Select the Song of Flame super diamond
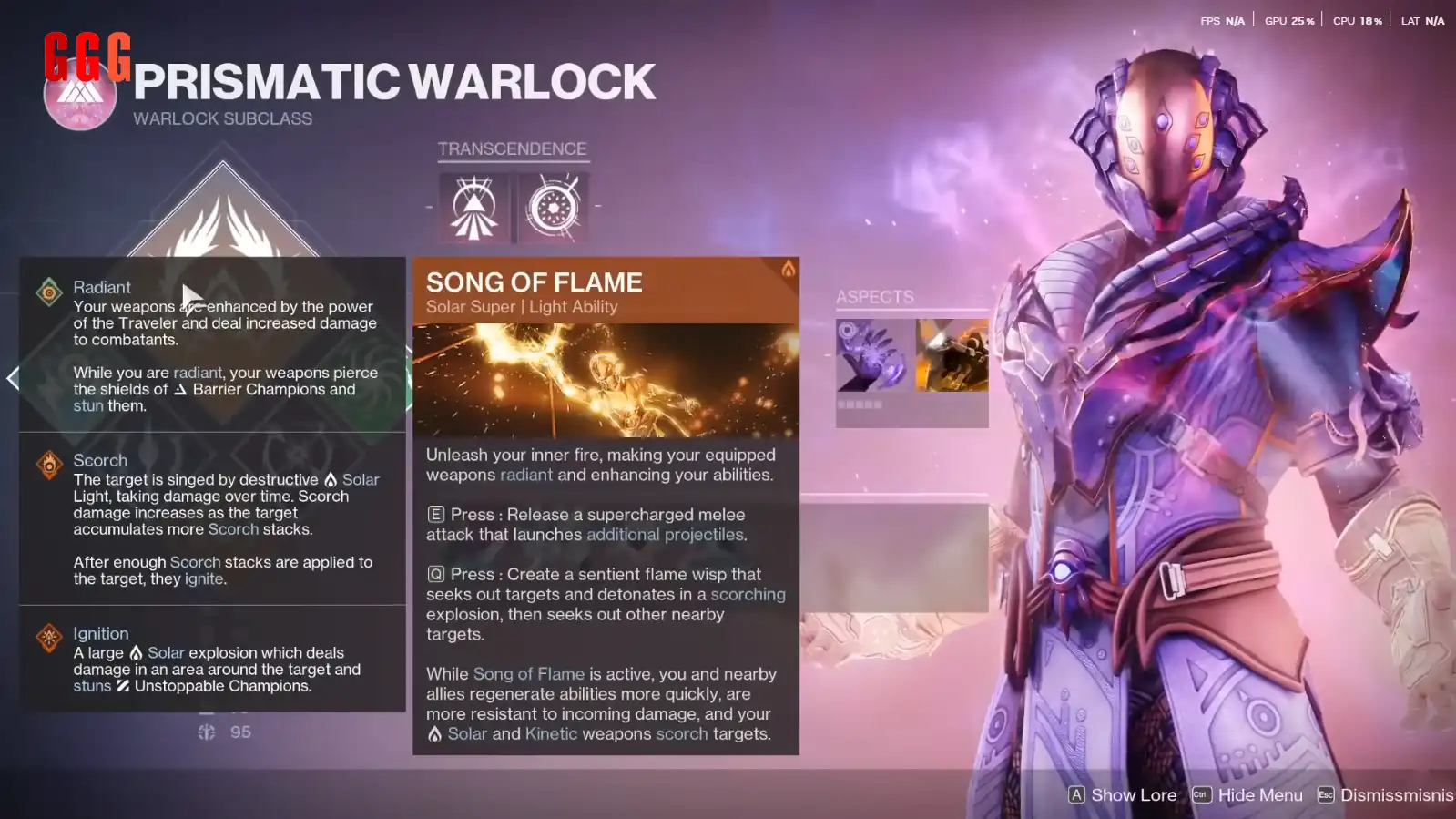1456x819 pixels. tap(223, 217)
